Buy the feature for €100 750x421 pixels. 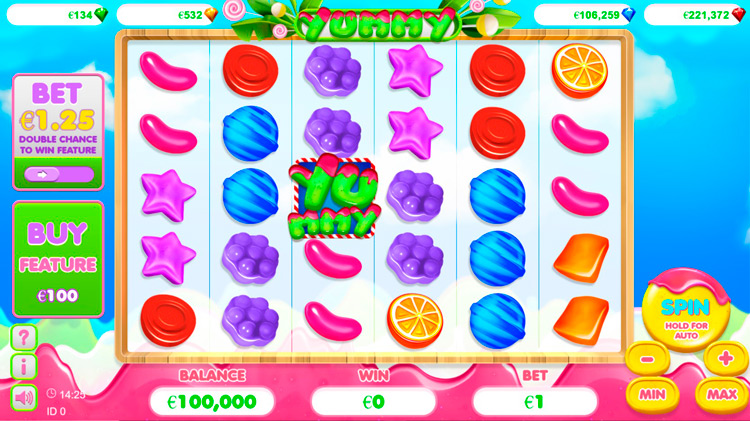click(x=58, y=260)
